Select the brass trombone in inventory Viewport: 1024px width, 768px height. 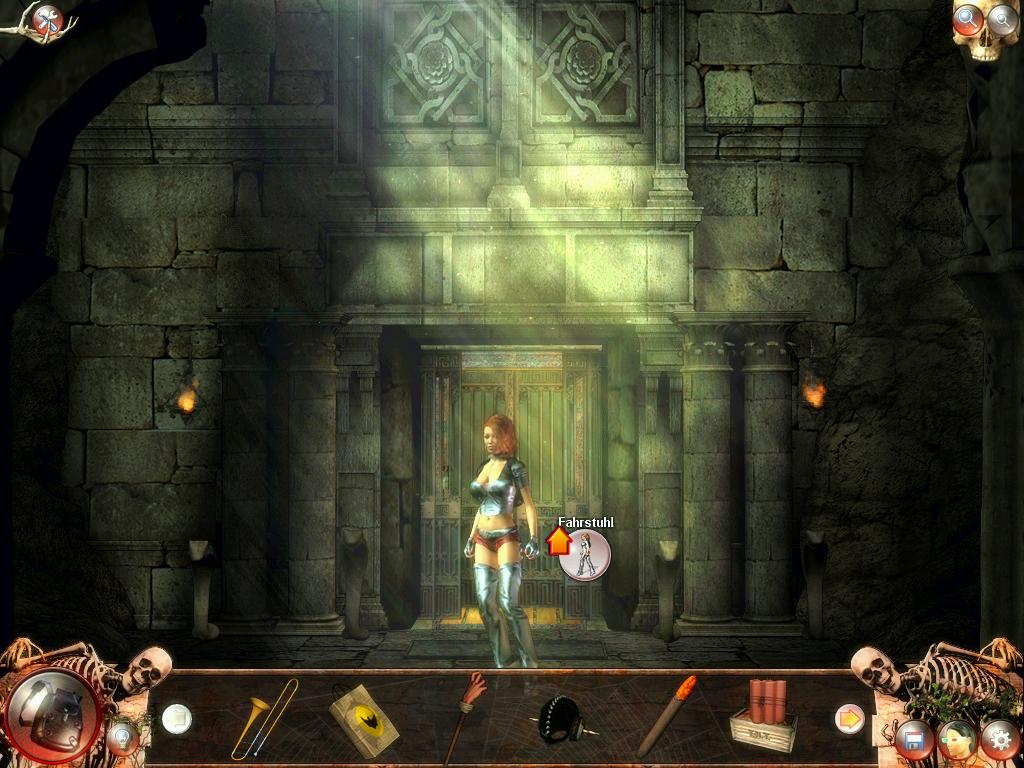[x=263, y=719]
